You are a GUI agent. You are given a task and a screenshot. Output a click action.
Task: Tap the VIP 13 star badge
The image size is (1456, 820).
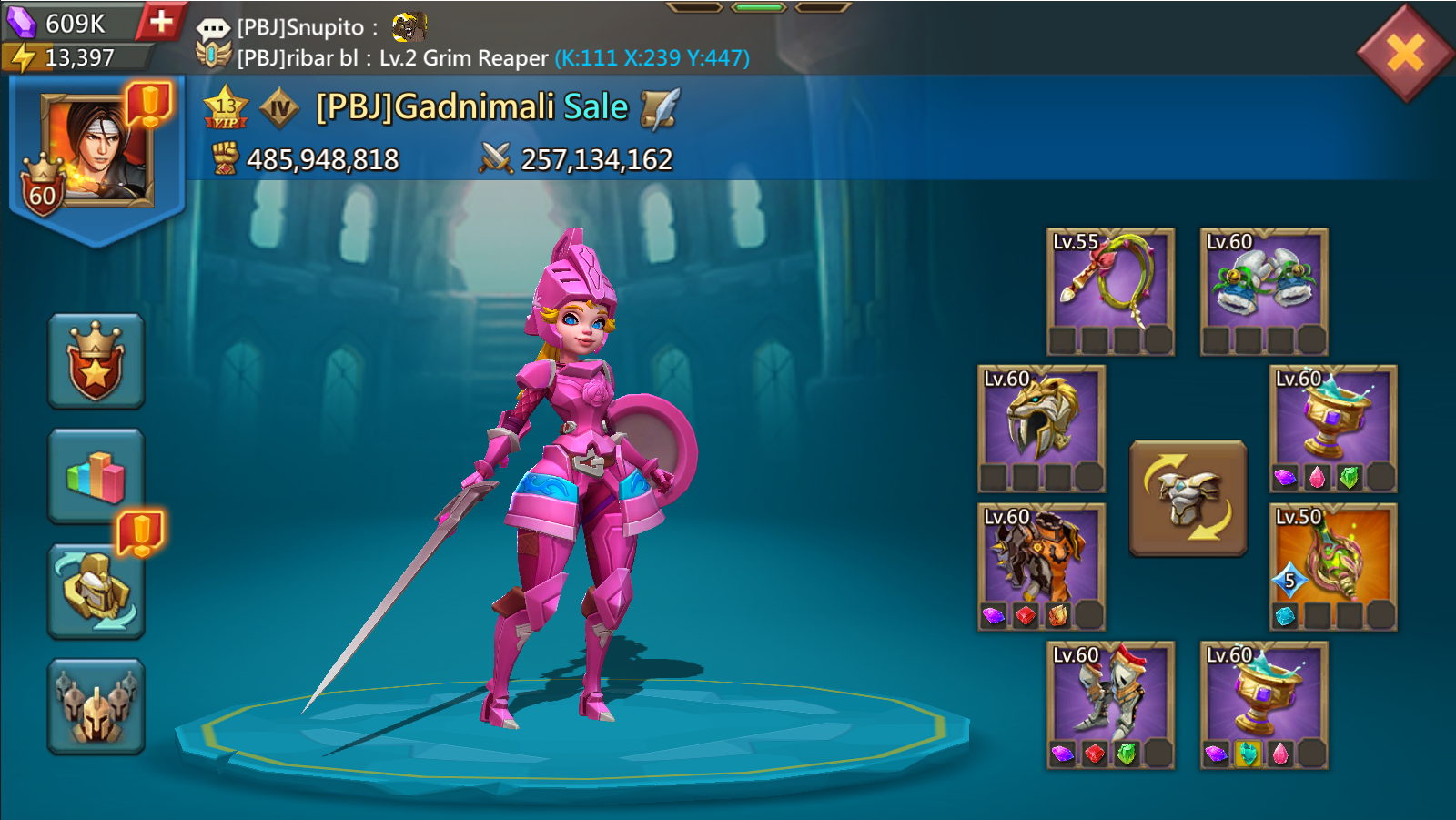226,108
